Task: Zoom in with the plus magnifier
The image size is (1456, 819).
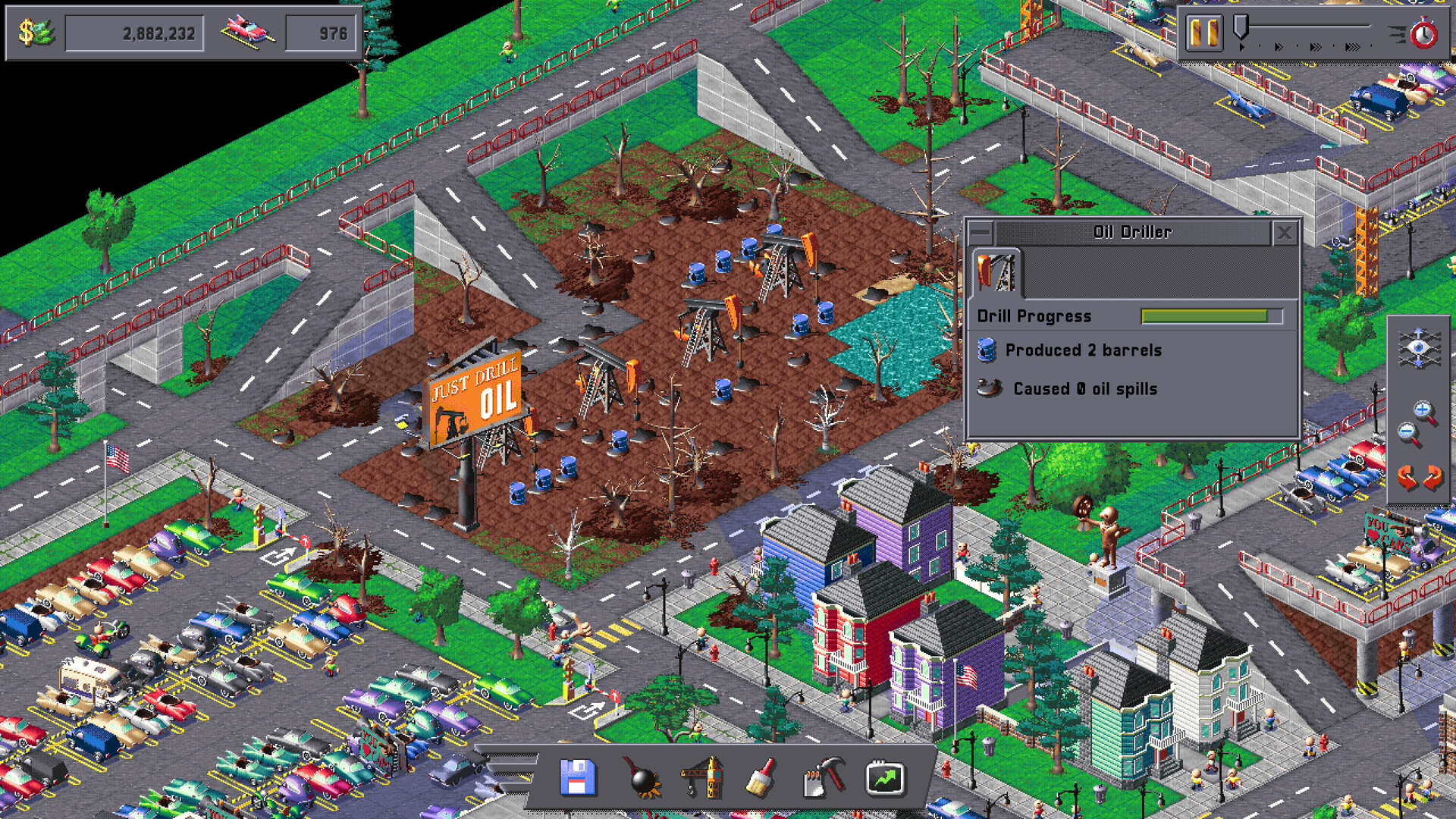Action: (x=1423, y=409)
